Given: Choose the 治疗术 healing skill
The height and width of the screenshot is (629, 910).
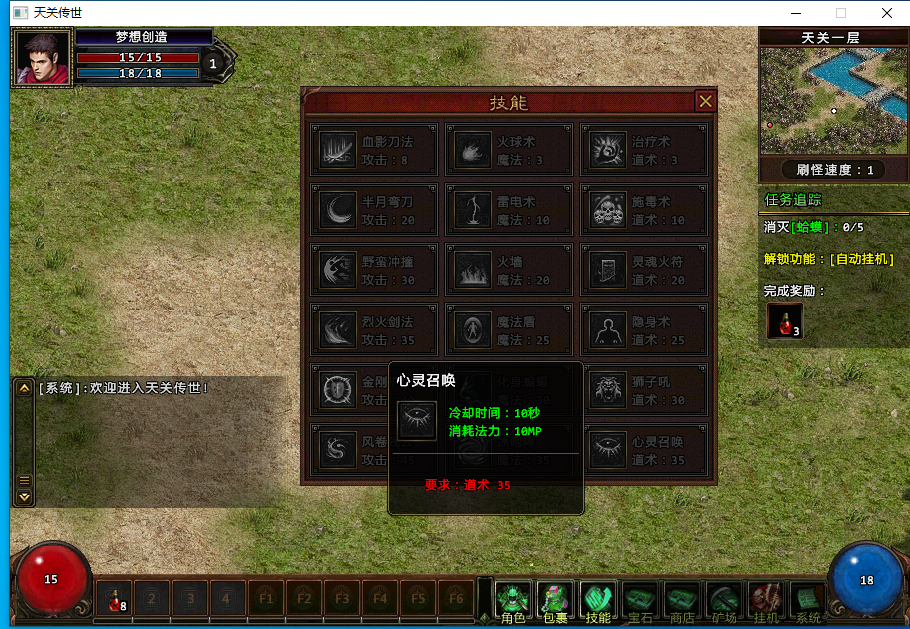Looking at the screenshot, I should [x=643, y=150].
